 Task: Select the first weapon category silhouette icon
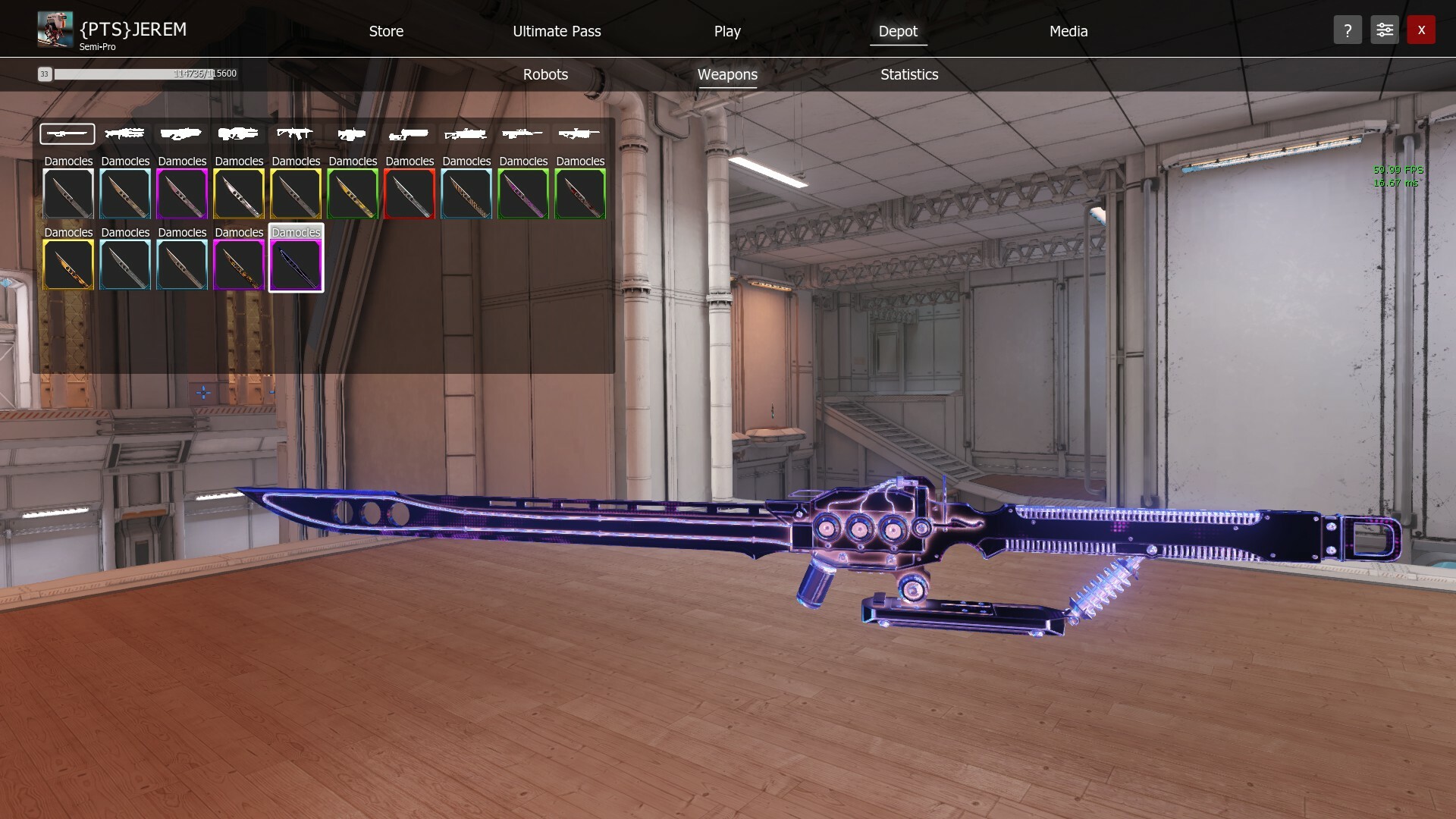67,133
